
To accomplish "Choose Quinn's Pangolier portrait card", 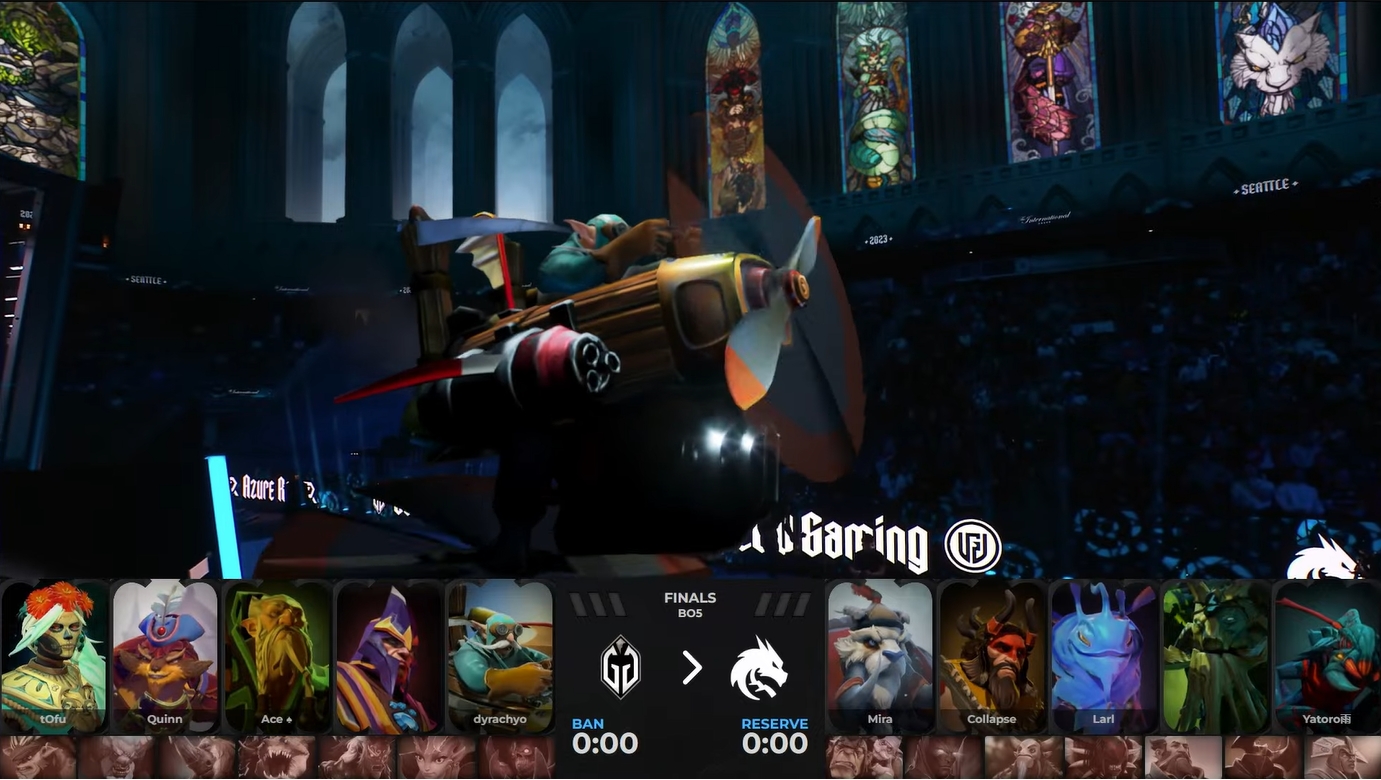I will pyautogui.click(x=165, y=656).
